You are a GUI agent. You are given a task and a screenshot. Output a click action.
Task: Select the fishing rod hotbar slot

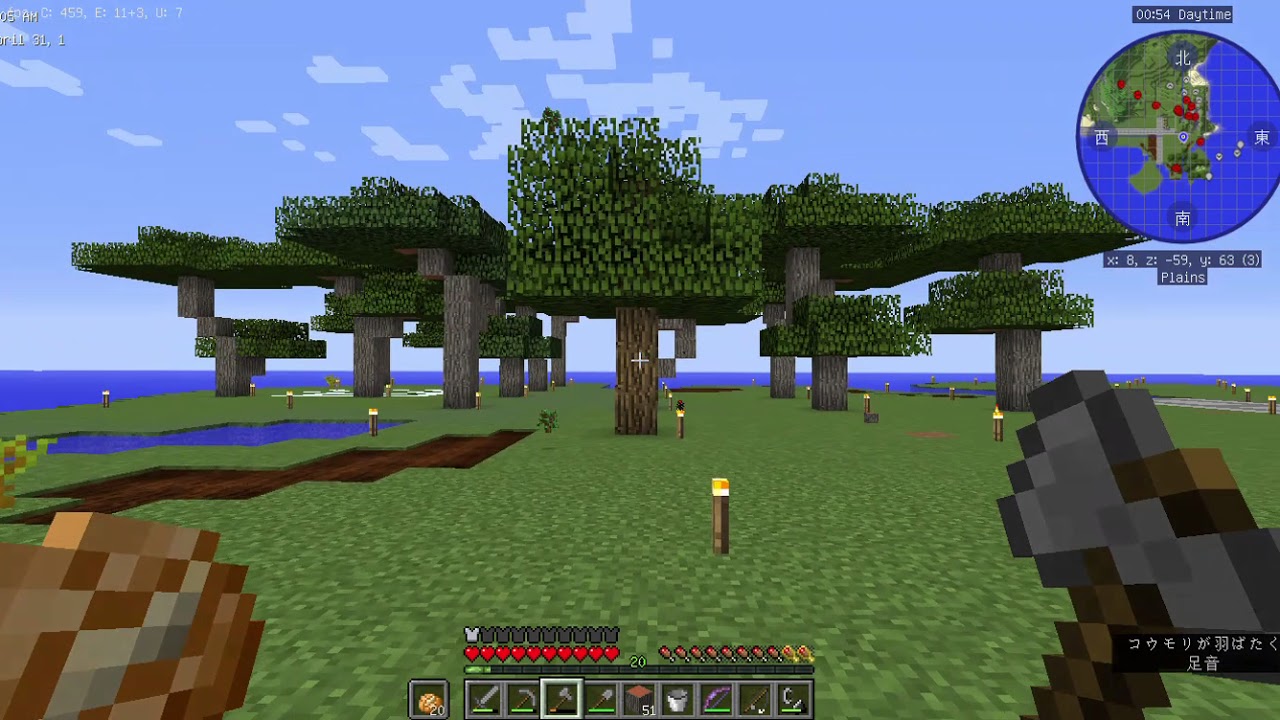pos(754,698)
